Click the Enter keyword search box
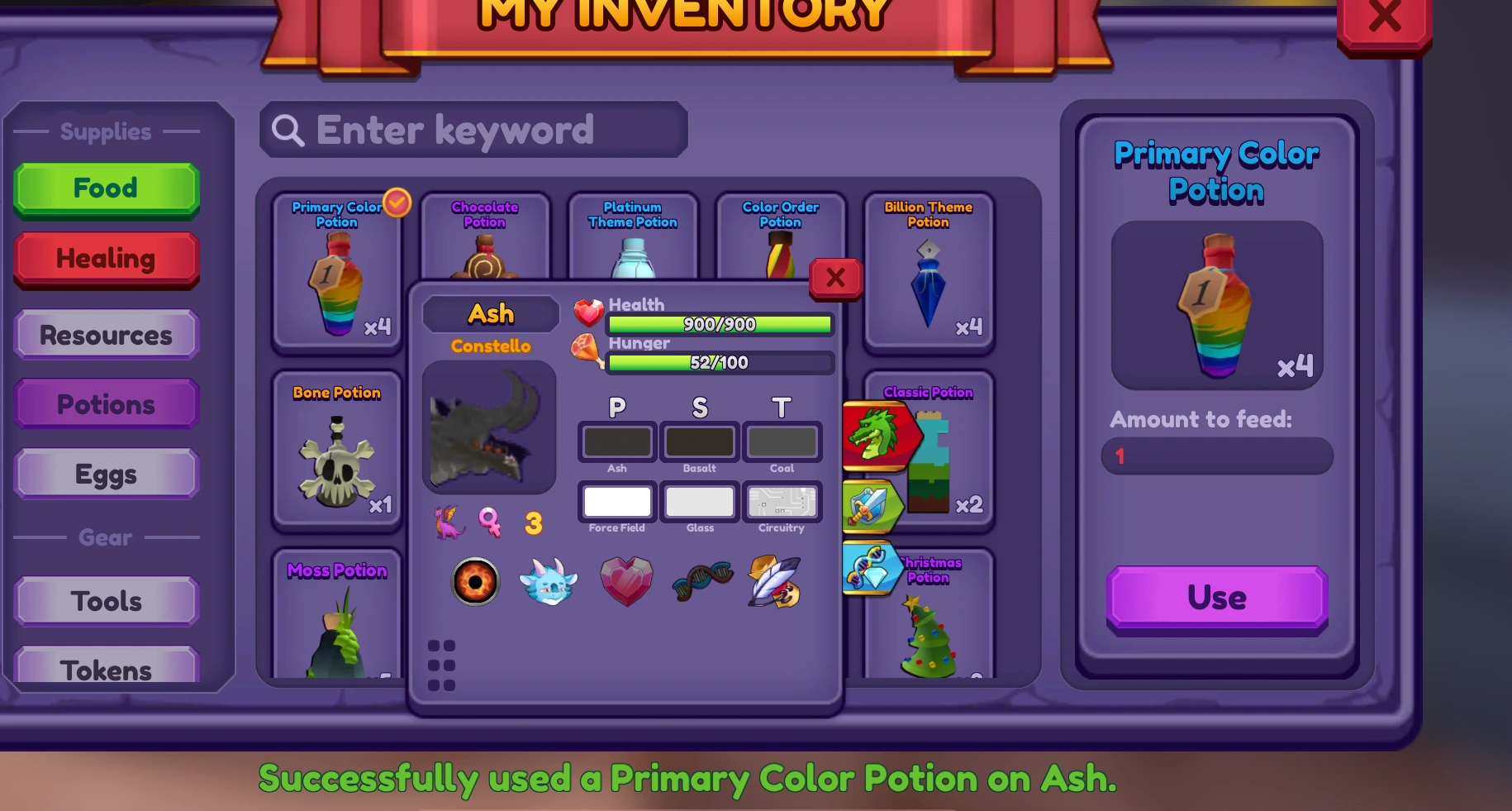1512x811 pixels. [475, 130]
